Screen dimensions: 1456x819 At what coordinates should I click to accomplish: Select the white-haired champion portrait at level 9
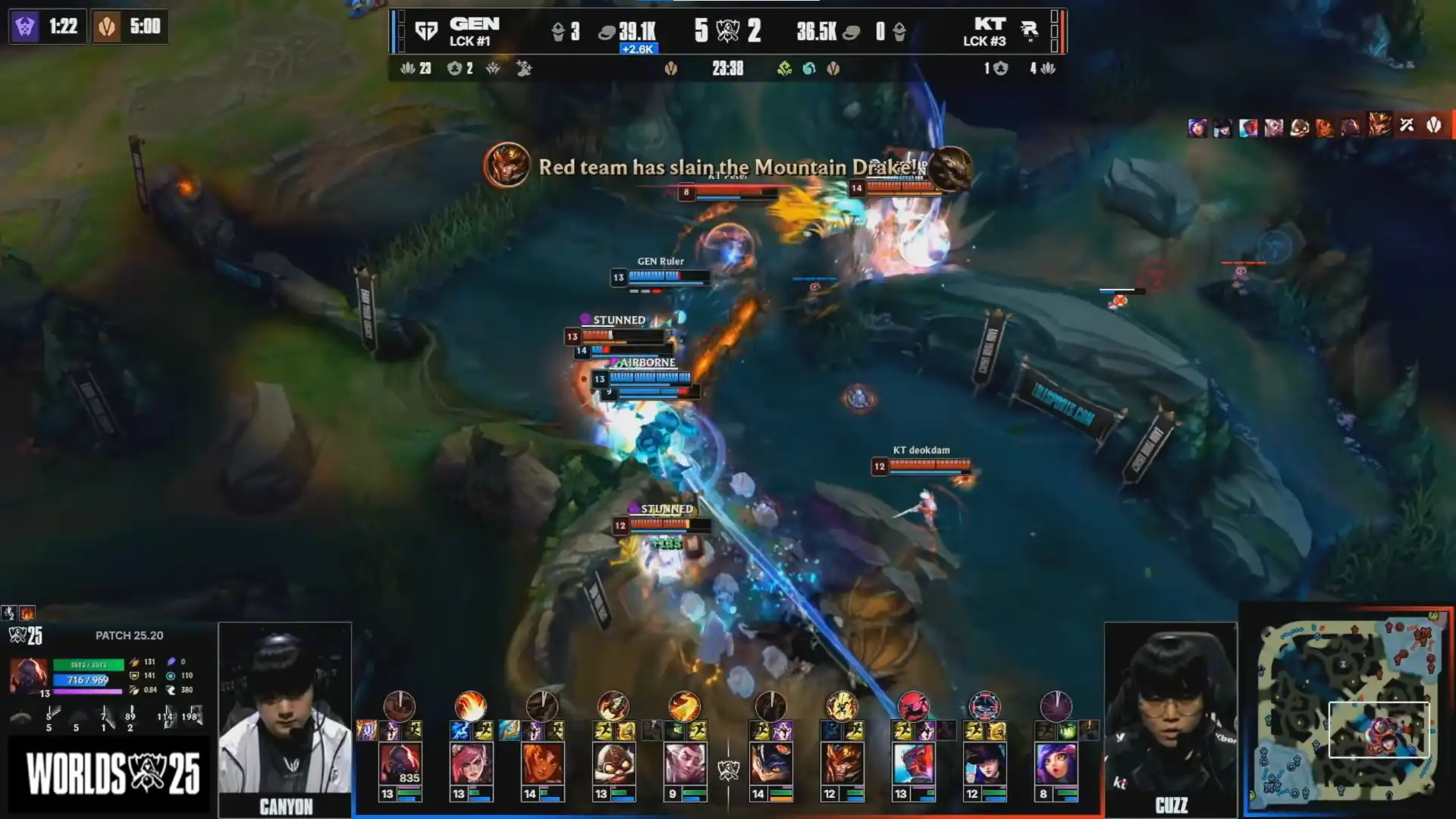coord(685,764)
